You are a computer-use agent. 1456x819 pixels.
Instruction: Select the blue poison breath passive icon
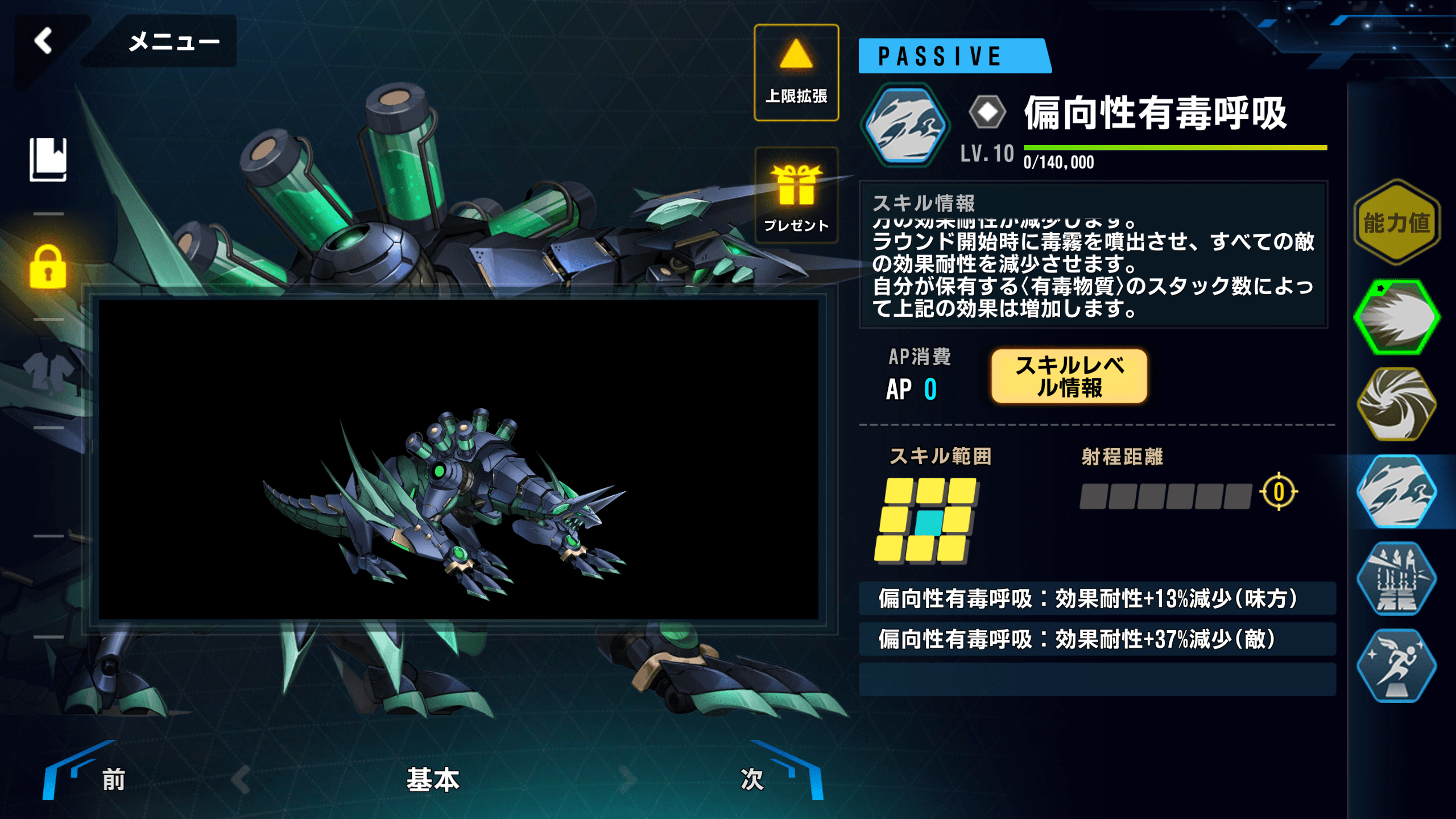click(1396, 491)
